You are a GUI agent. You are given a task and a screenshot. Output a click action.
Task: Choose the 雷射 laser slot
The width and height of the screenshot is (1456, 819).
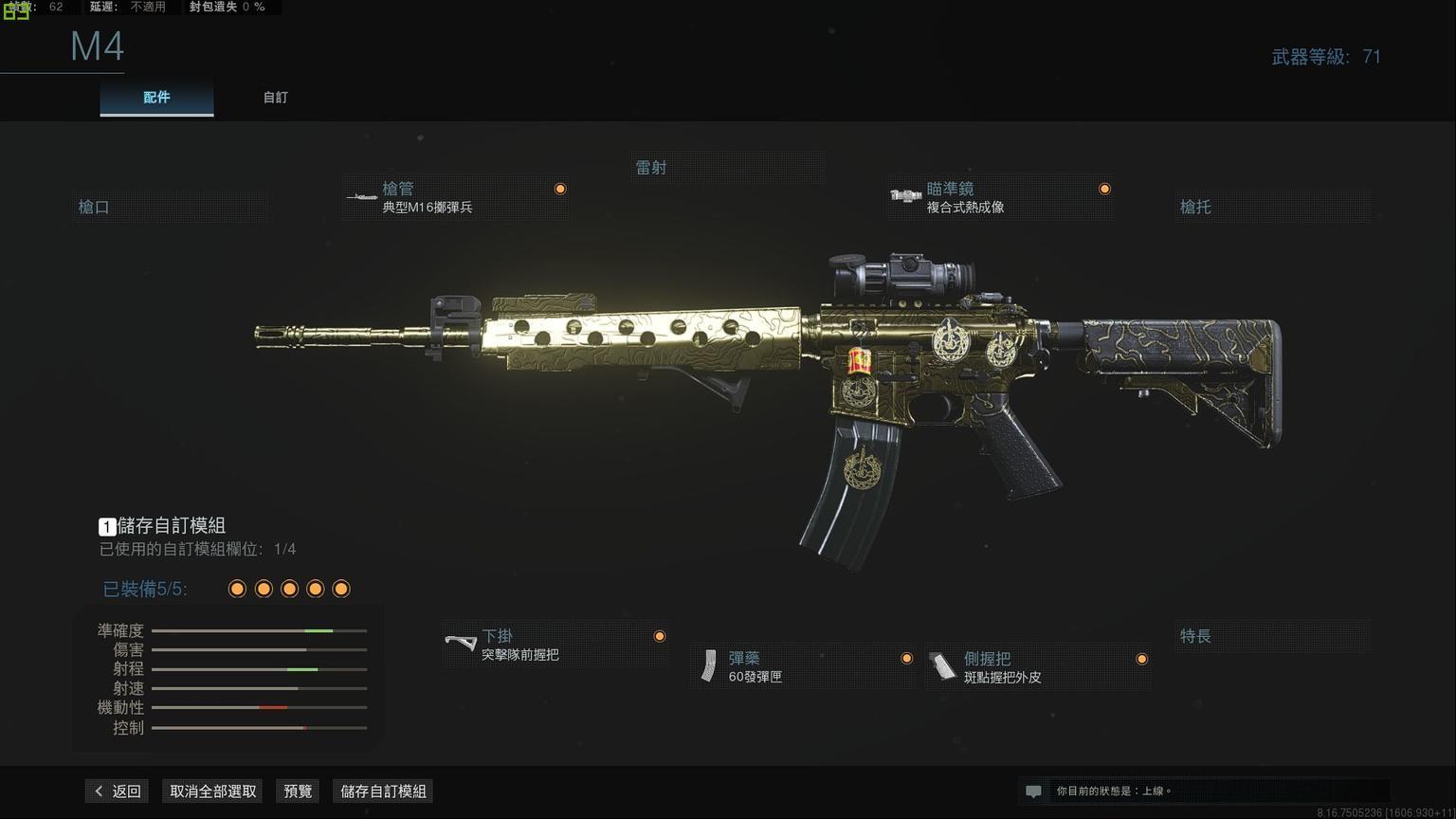pos(728,168)
